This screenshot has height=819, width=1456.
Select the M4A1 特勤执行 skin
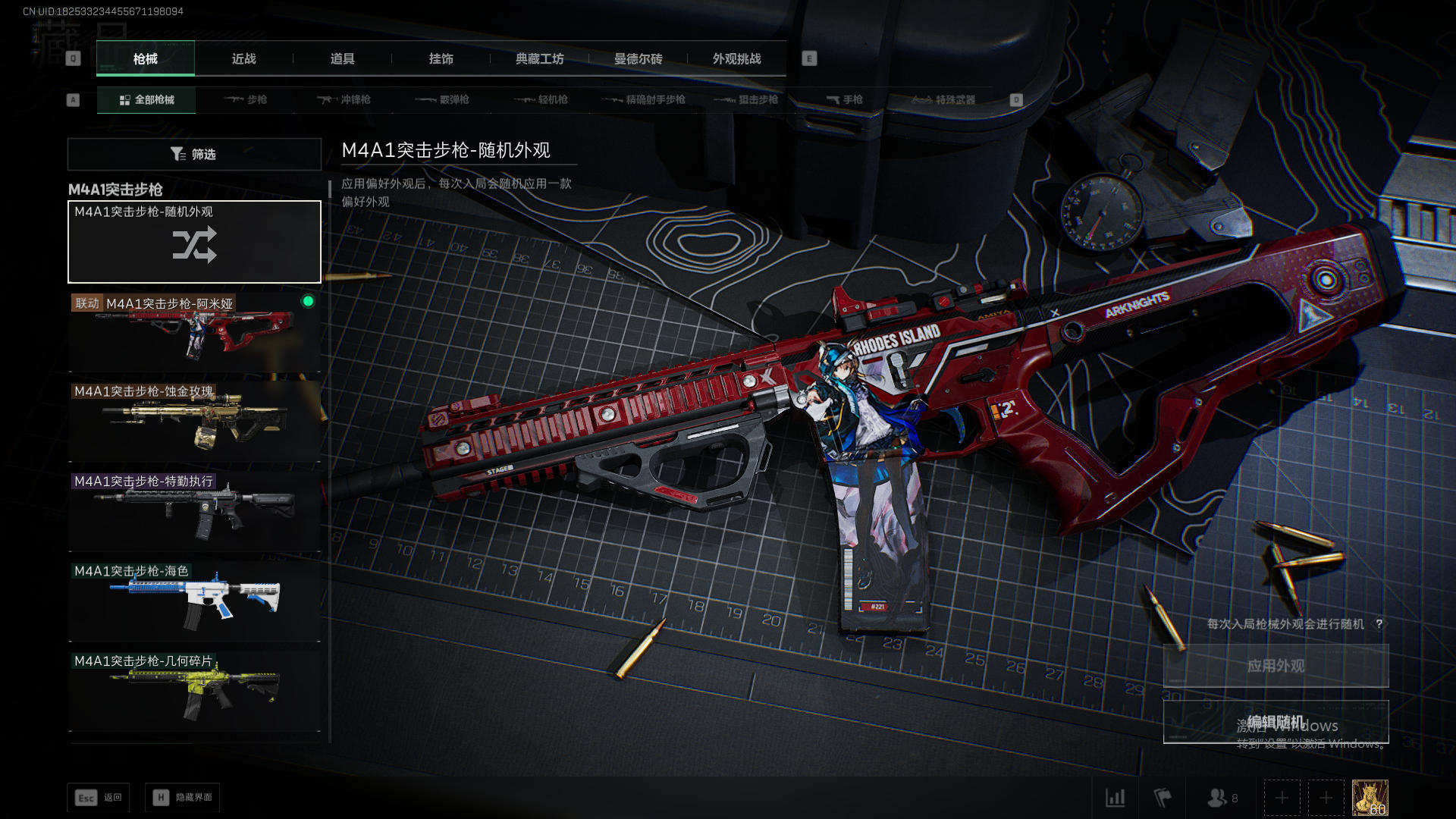click(194, 512)
